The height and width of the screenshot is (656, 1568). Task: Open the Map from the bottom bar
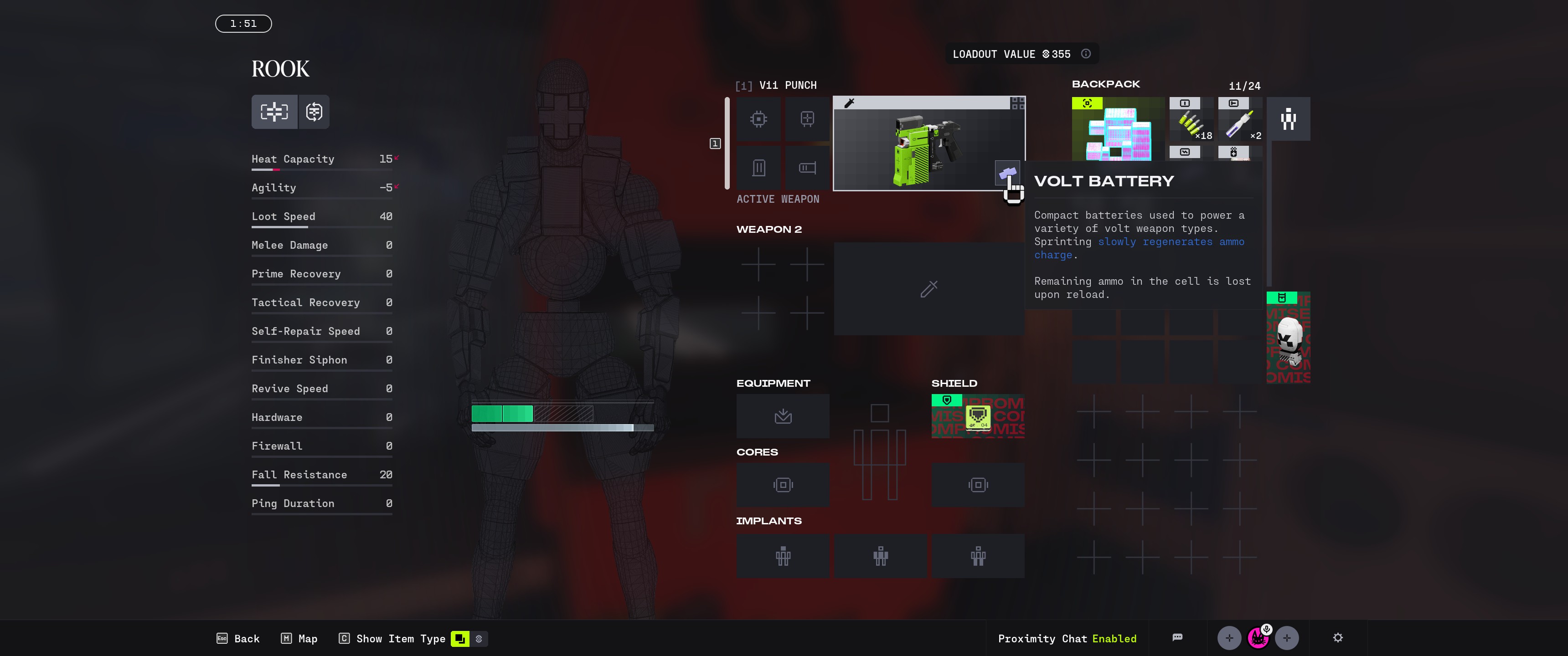click(x=299, y=638)
